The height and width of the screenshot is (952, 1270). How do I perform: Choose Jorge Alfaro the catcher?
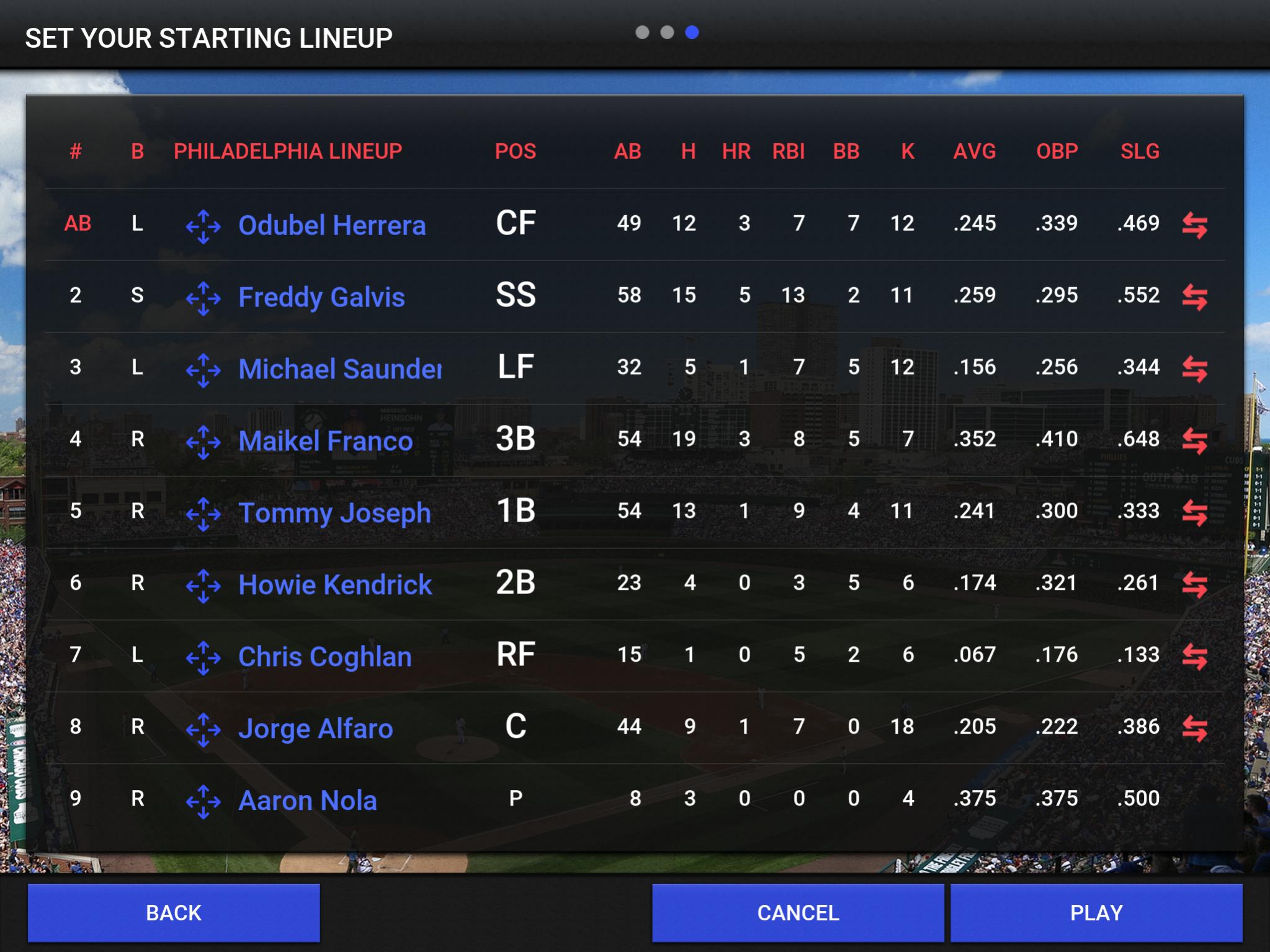[316, 729]
